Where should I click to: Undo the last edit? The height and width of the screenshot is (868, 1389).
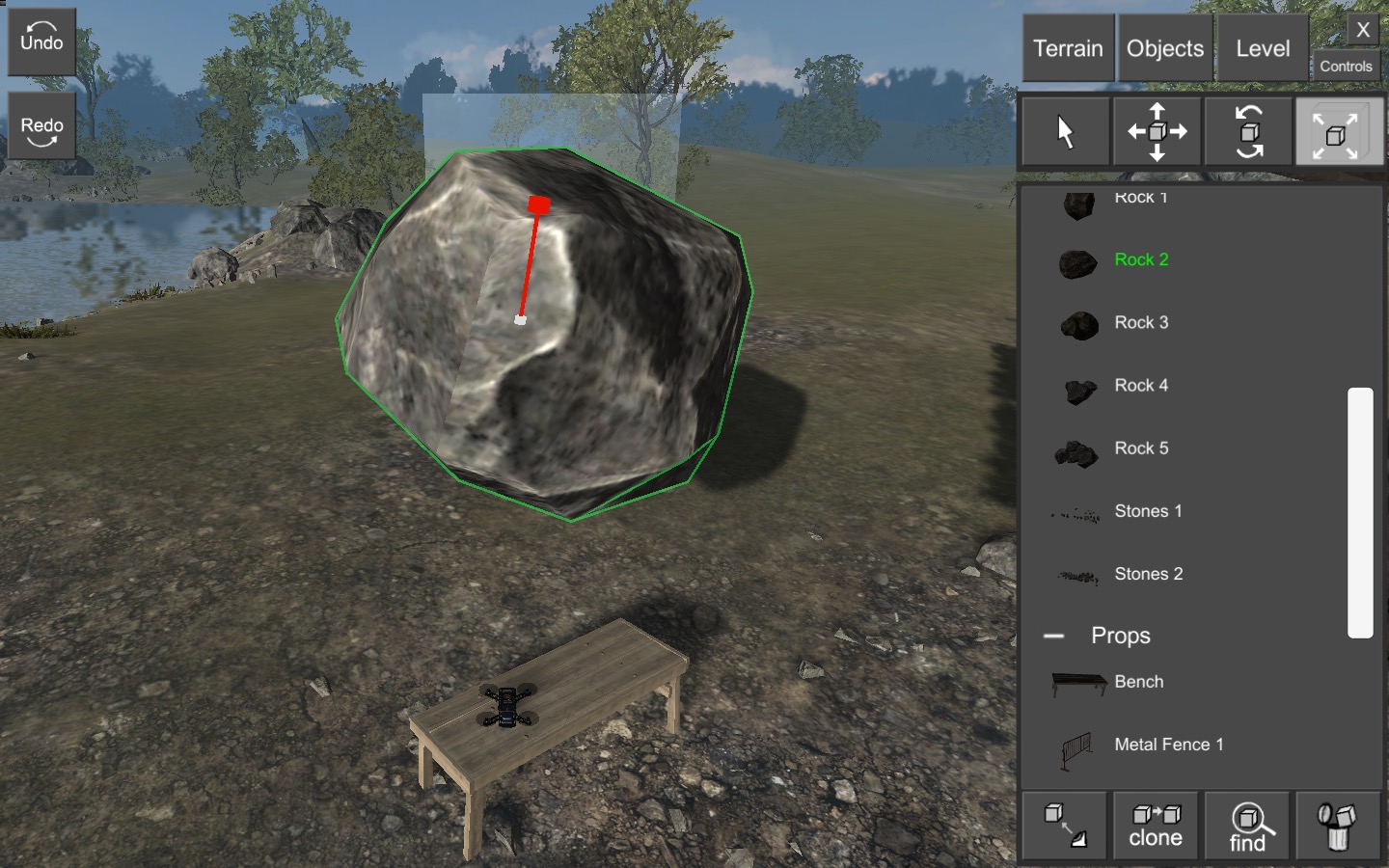(41, 41)
